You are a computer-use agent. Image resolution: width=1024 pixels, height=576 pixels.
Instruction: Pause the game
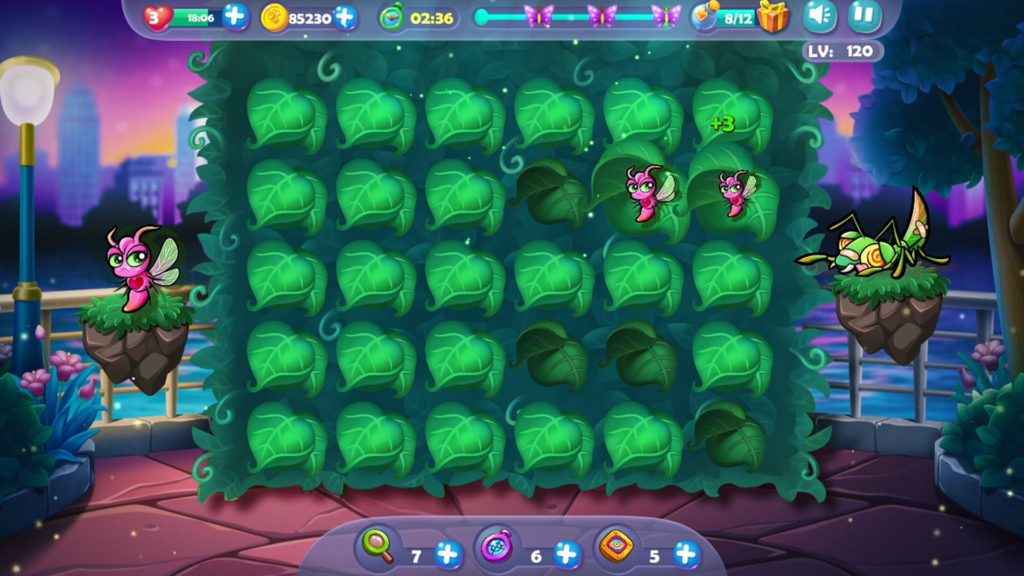864,16
